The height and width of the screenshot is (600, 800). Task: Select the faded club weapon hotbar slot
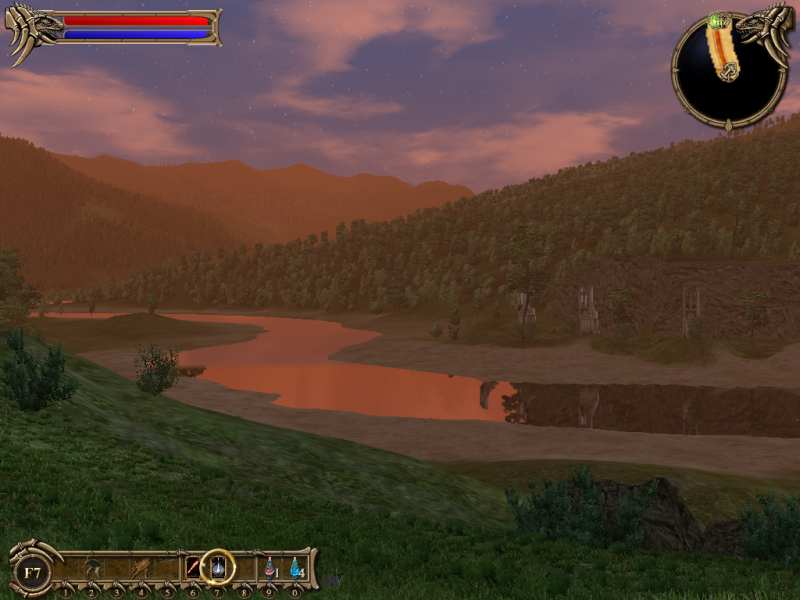pos(141,568)
